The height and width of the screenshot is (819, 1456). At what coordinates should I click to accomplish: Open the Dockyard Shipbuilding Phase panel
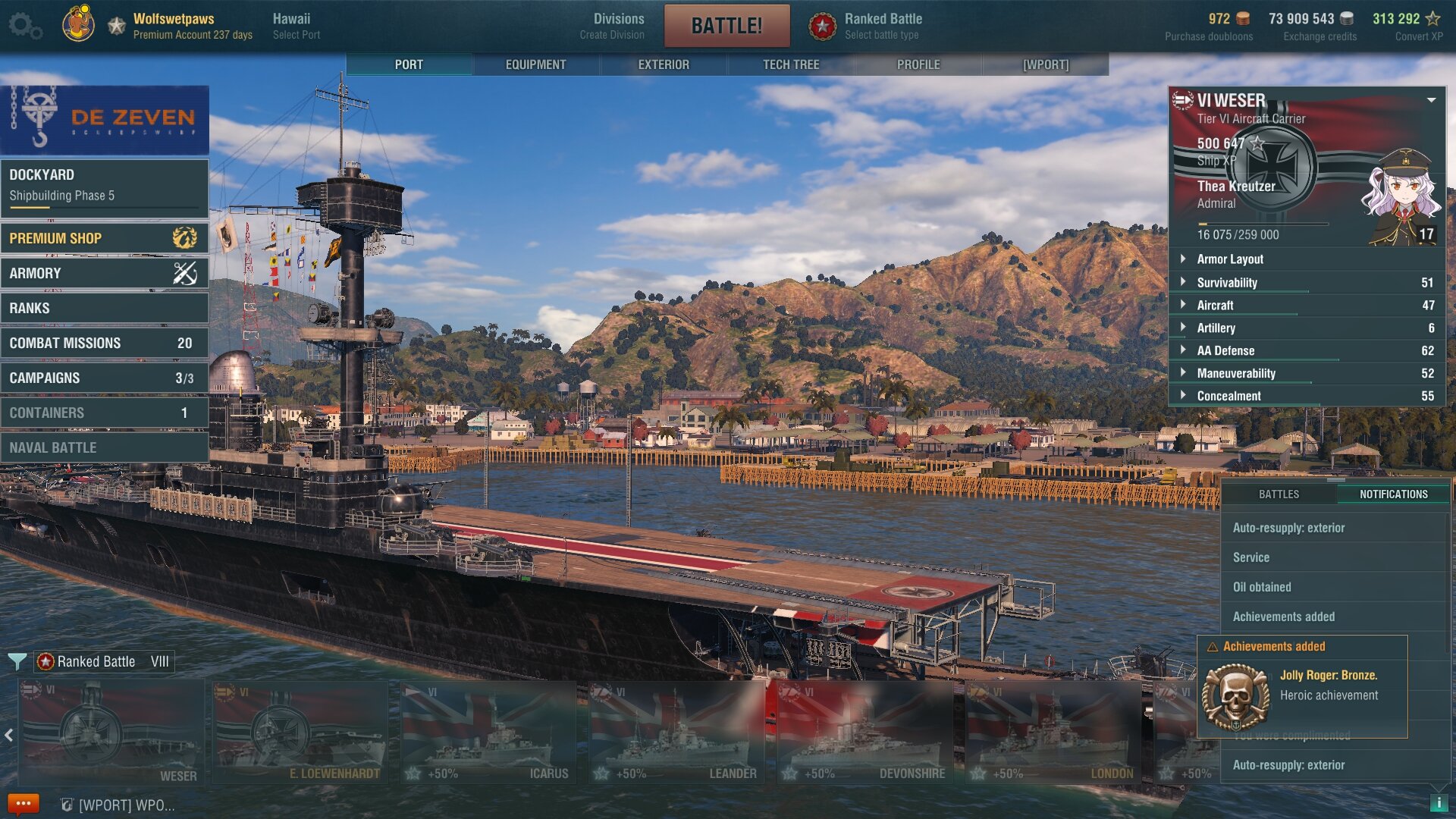tap(105, 186)
